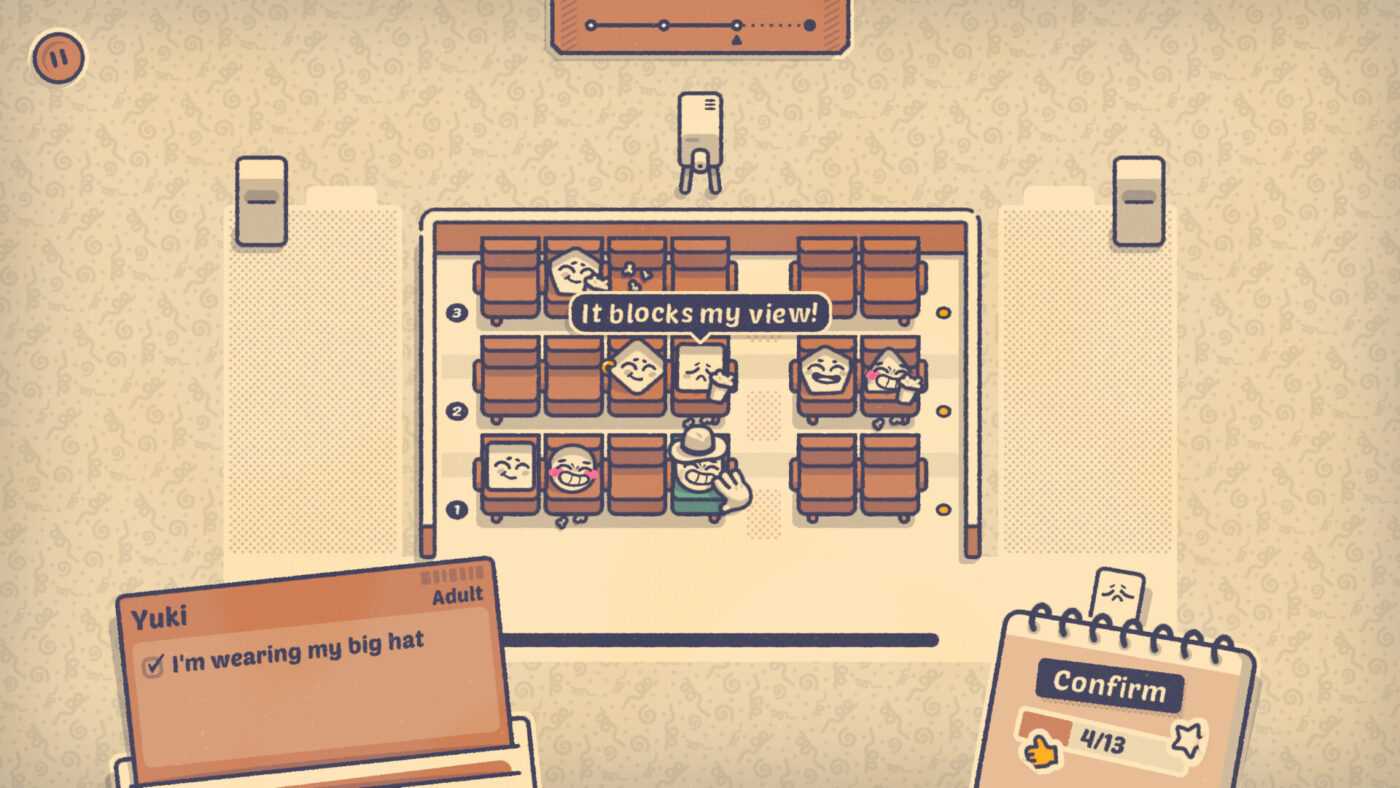Confirm the seating arrangement
Viewport: 1400px width, 788px height.
1109,686
